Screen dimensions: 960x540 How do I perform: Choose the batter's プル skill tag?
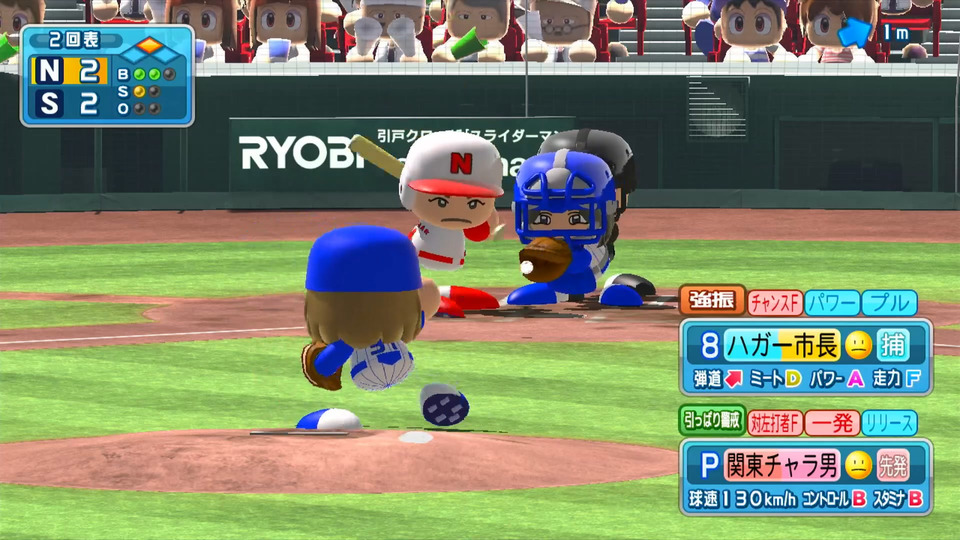[889, 301]
